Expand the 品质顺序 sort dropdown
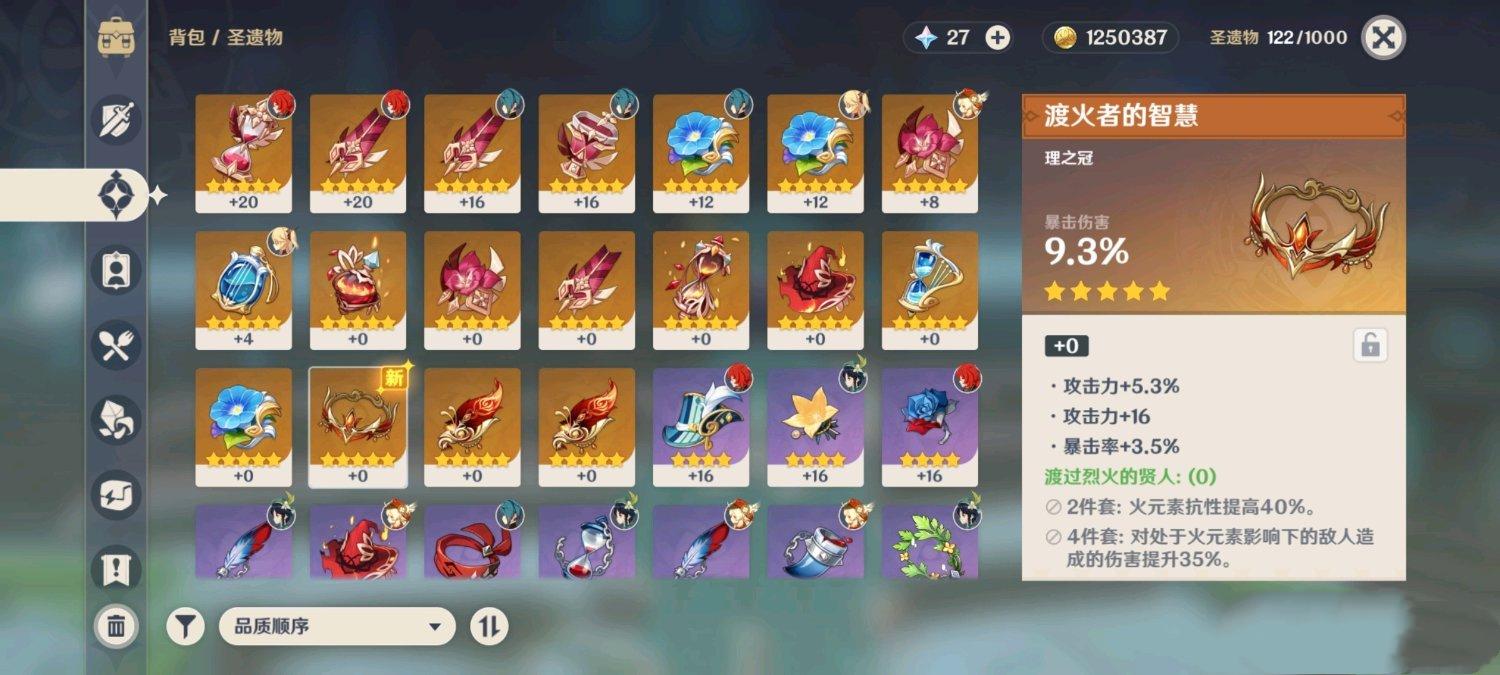 [x=337, y=627]
